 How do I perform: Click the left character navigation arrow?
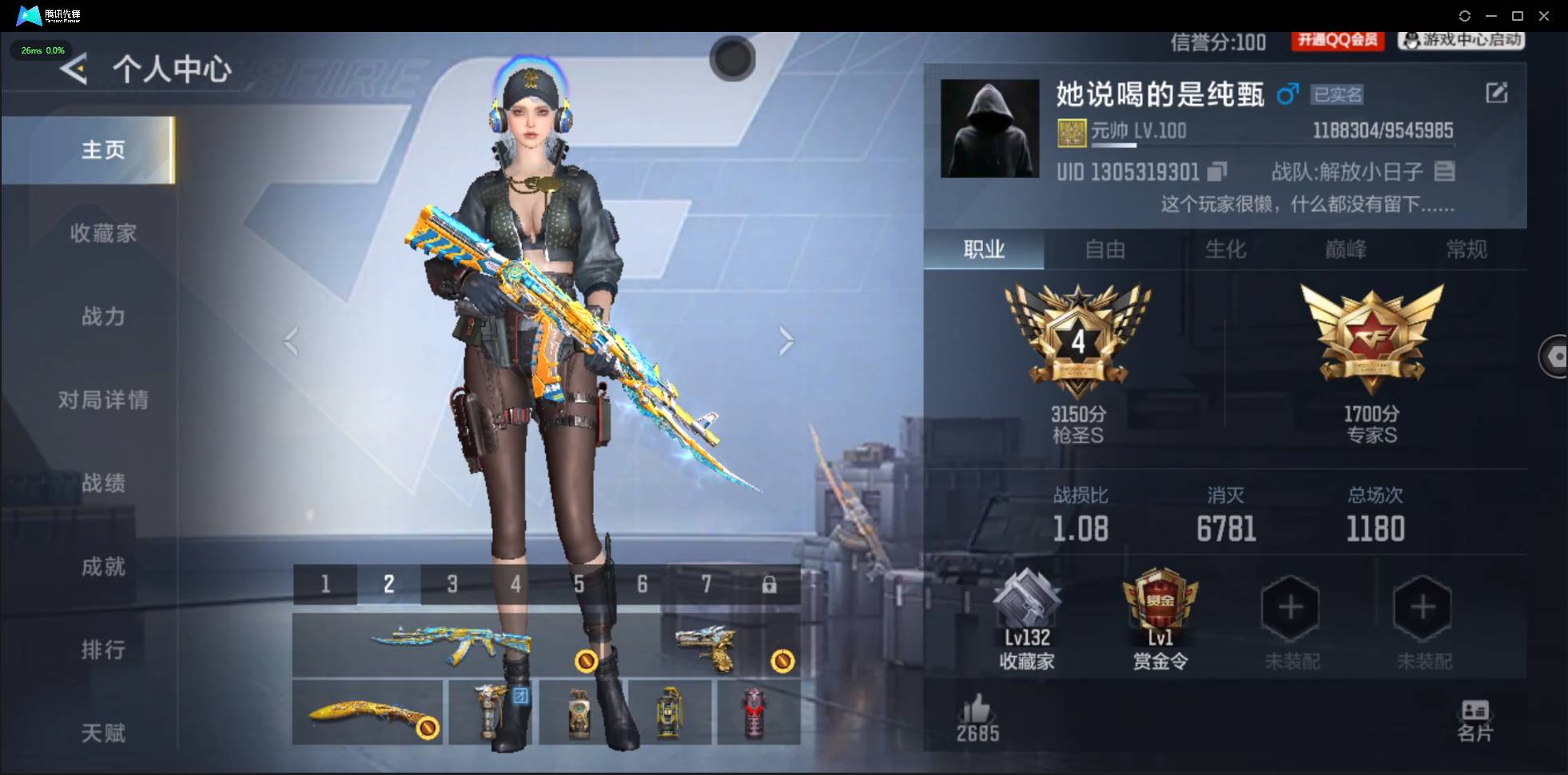point(291,341)
